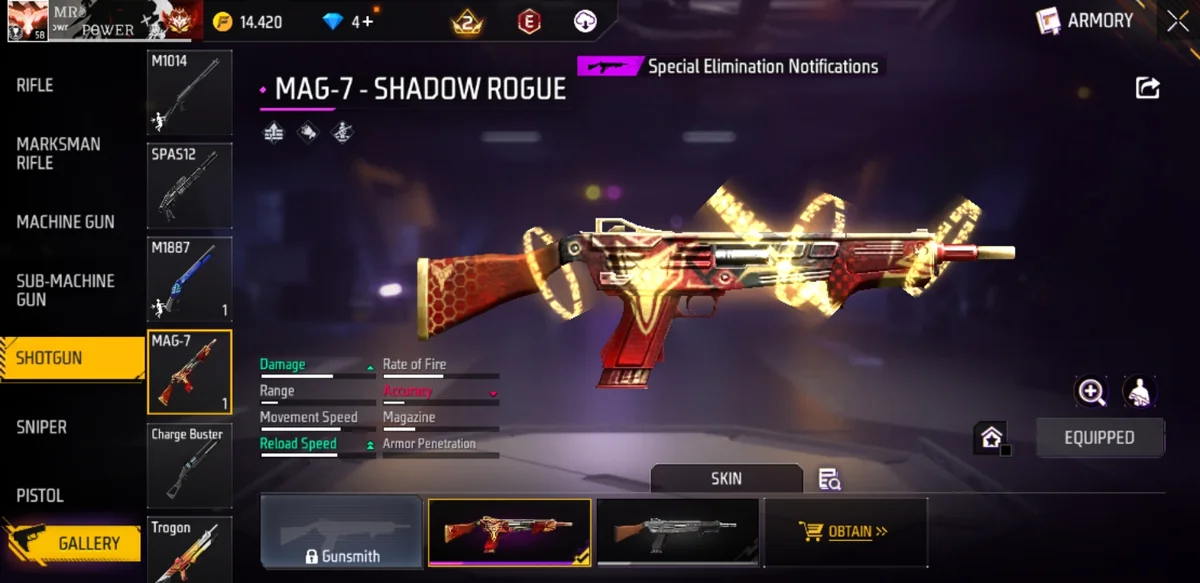The image size is (1200, 583).
Task: Switch to Marksman Rifle category
Action: pos(58,153)
